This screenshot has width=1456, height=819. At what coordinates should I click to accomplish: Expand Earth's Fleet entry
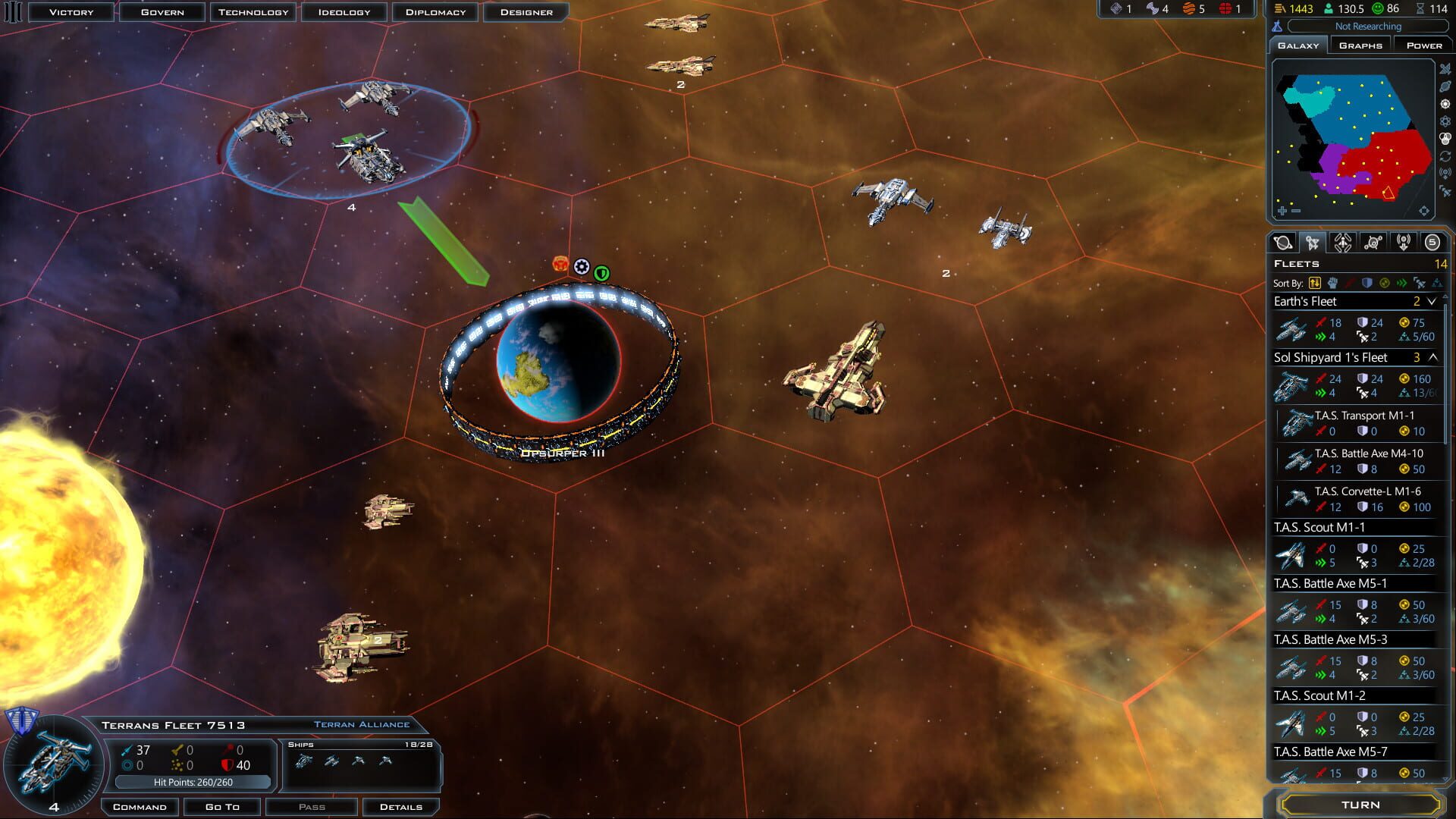(1432, 301)
